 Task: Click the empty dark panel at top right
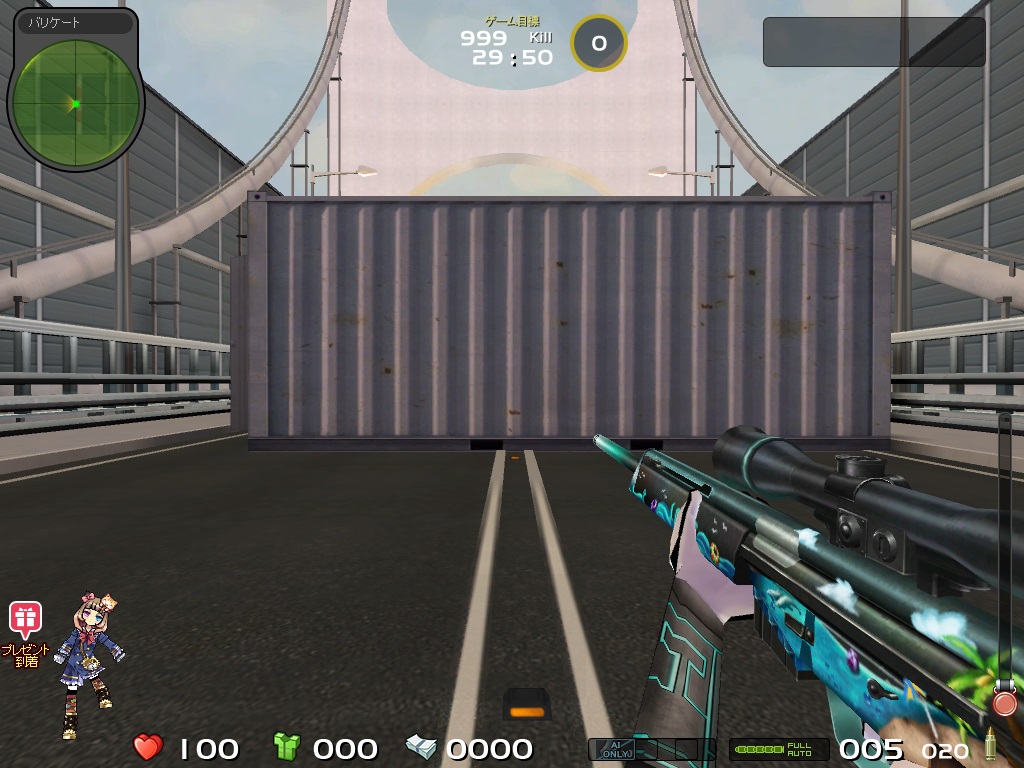(874, 42)
